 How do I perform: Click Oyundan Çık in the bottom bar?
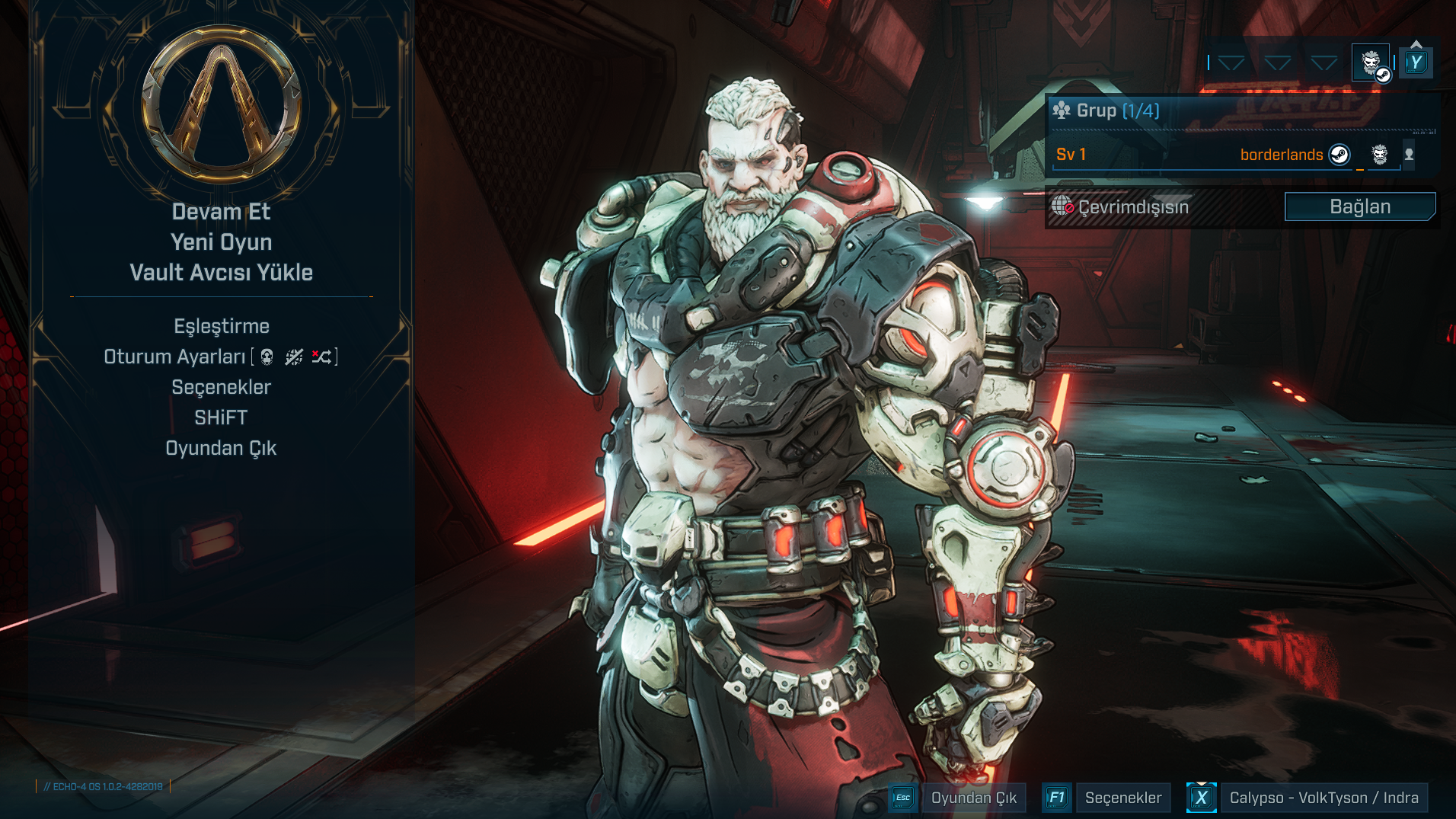coord(973,798)
